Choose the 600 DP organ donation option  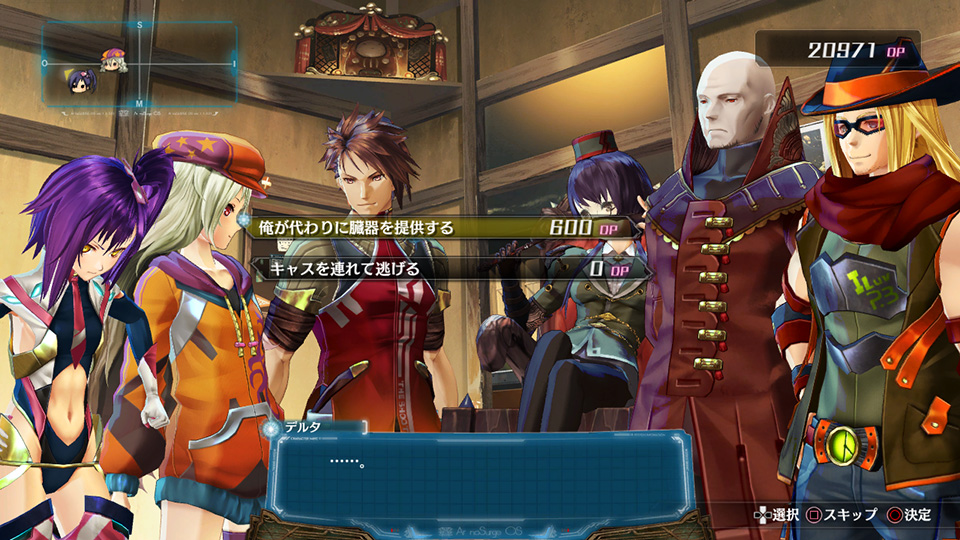tap(440, 228)
